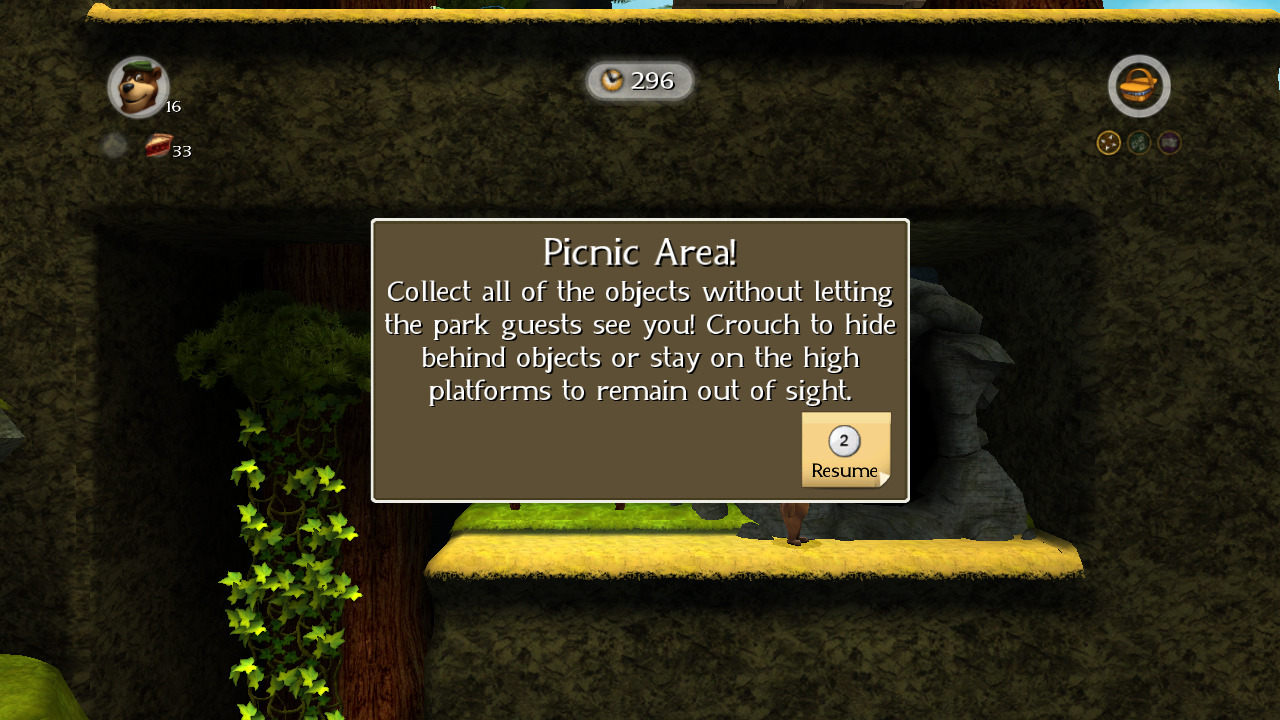
Task: Resume the game from the Picnic Area note
Action: coord(845,450)
